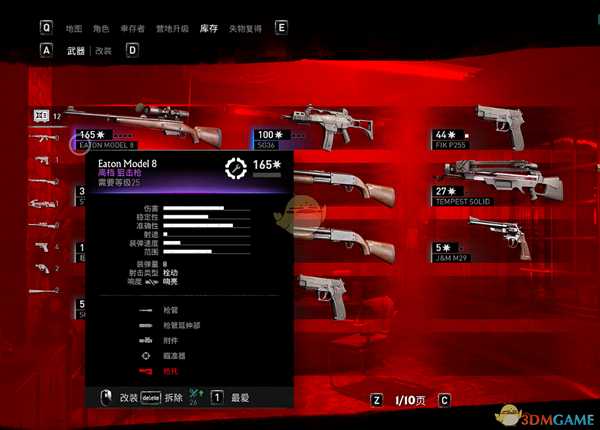This screenshot has height=430, width=600.
Task: Switch to the 武器 weapons sub-tab
Action: (x=76, y=50)
